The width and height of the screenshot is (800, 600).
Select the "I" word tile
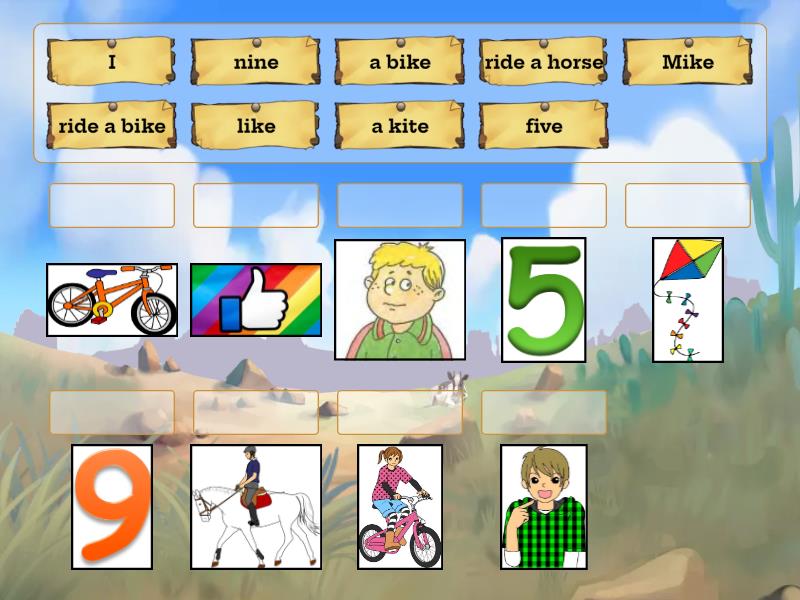pyautogui.click(x=112, y=62)
